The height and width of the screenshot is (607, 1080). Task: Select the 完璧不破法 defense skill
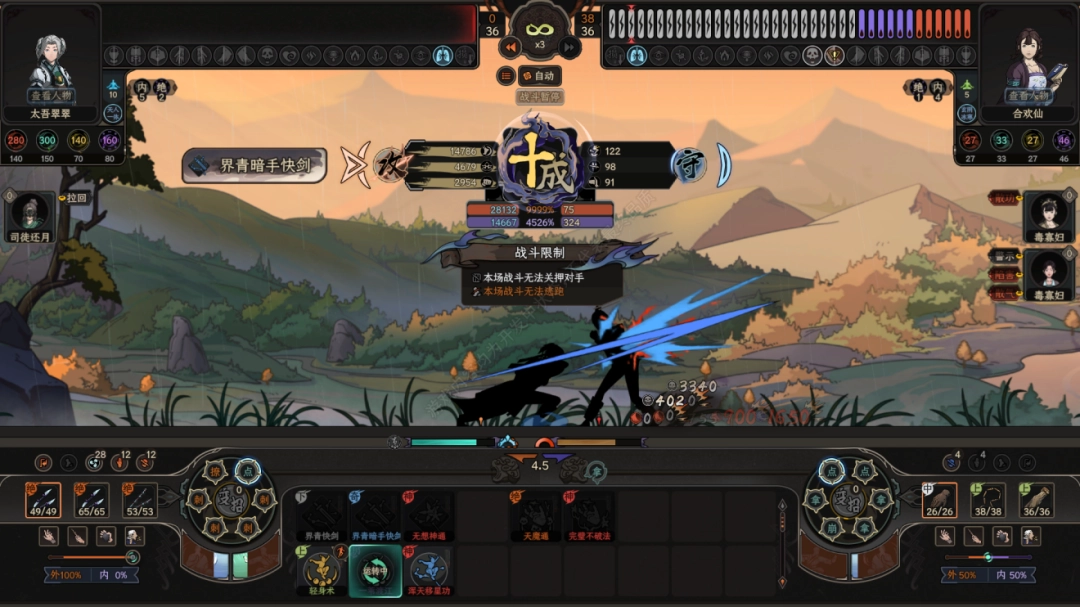click(x=588, y=516)
